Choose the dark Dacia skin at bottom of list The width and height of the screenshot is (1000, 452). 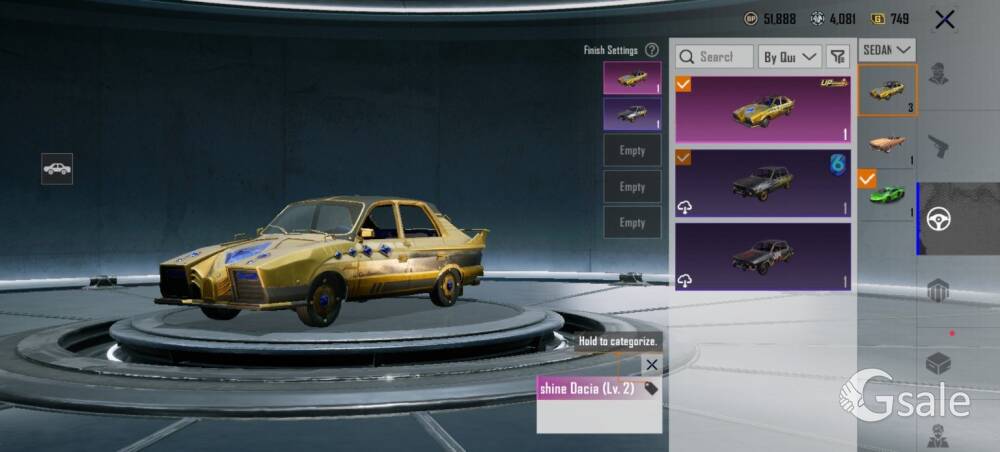(763, 257)
